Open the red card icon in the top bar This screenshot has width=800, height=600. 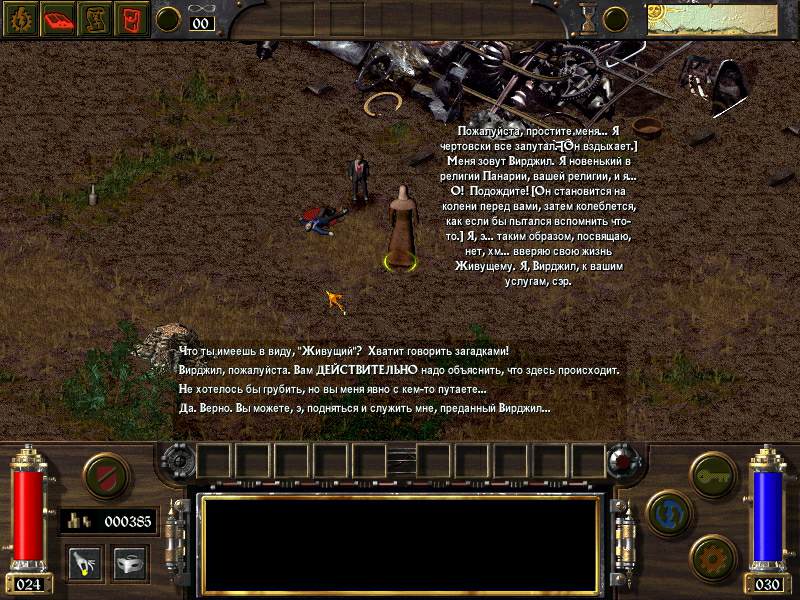pos(131,19)
